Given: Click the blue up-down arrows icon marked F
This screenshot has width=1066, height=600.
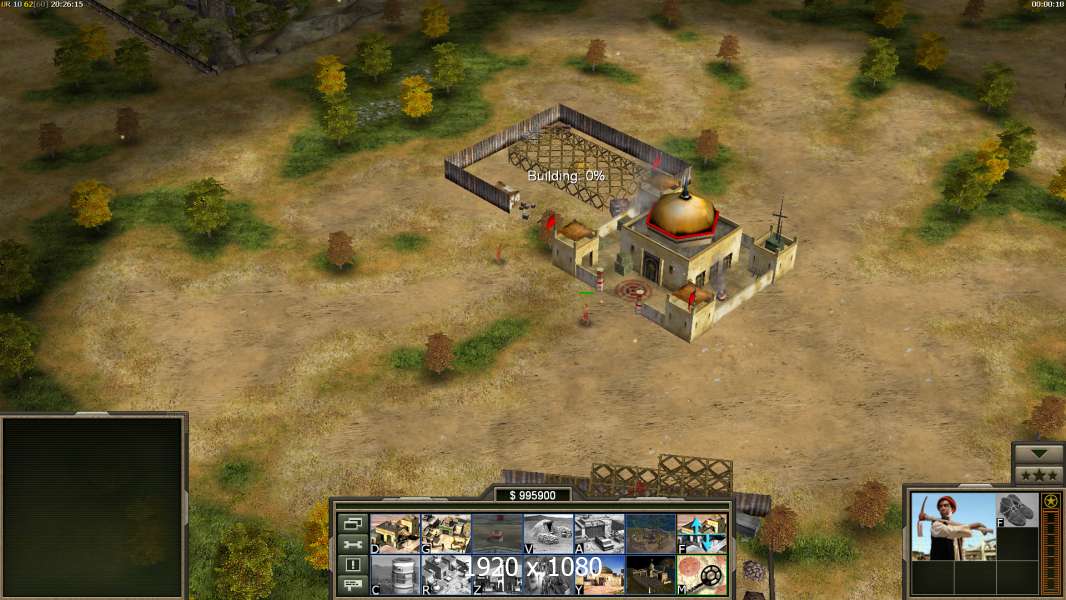Looking at the screenshot, I should click(702, 533).
